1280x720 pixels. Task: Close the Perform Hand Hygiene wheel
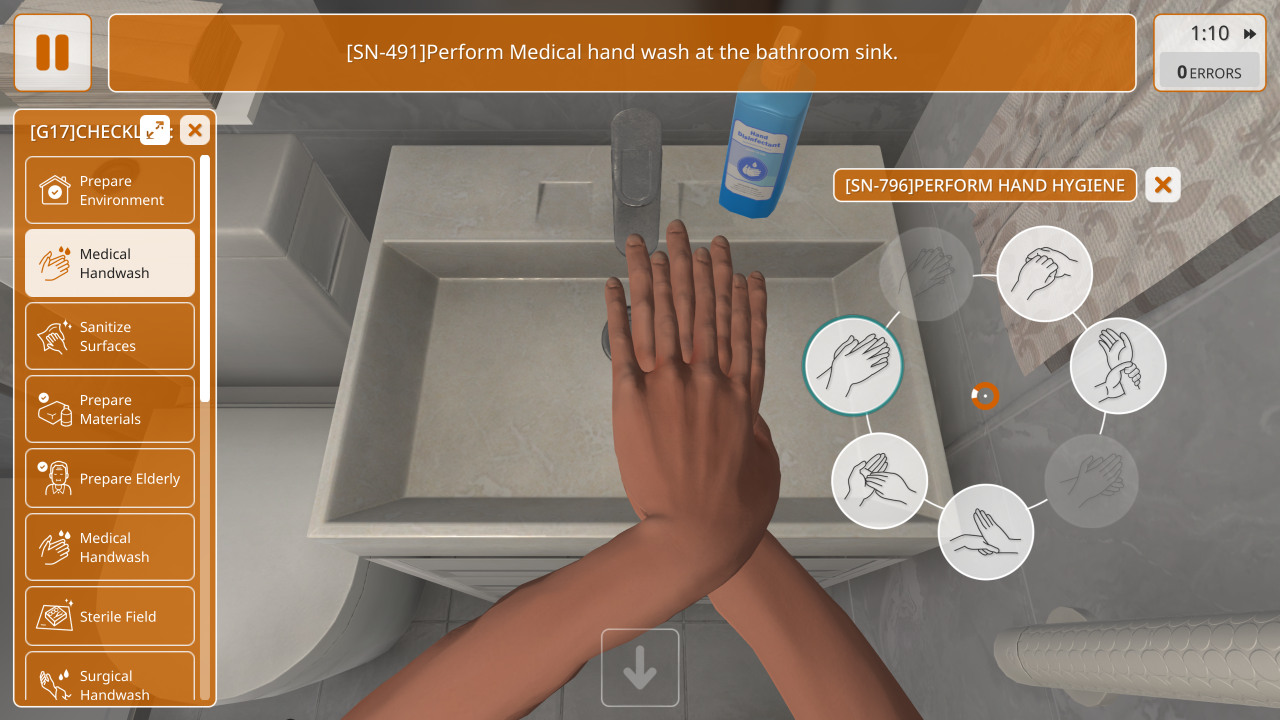(x=1163, y=185)
